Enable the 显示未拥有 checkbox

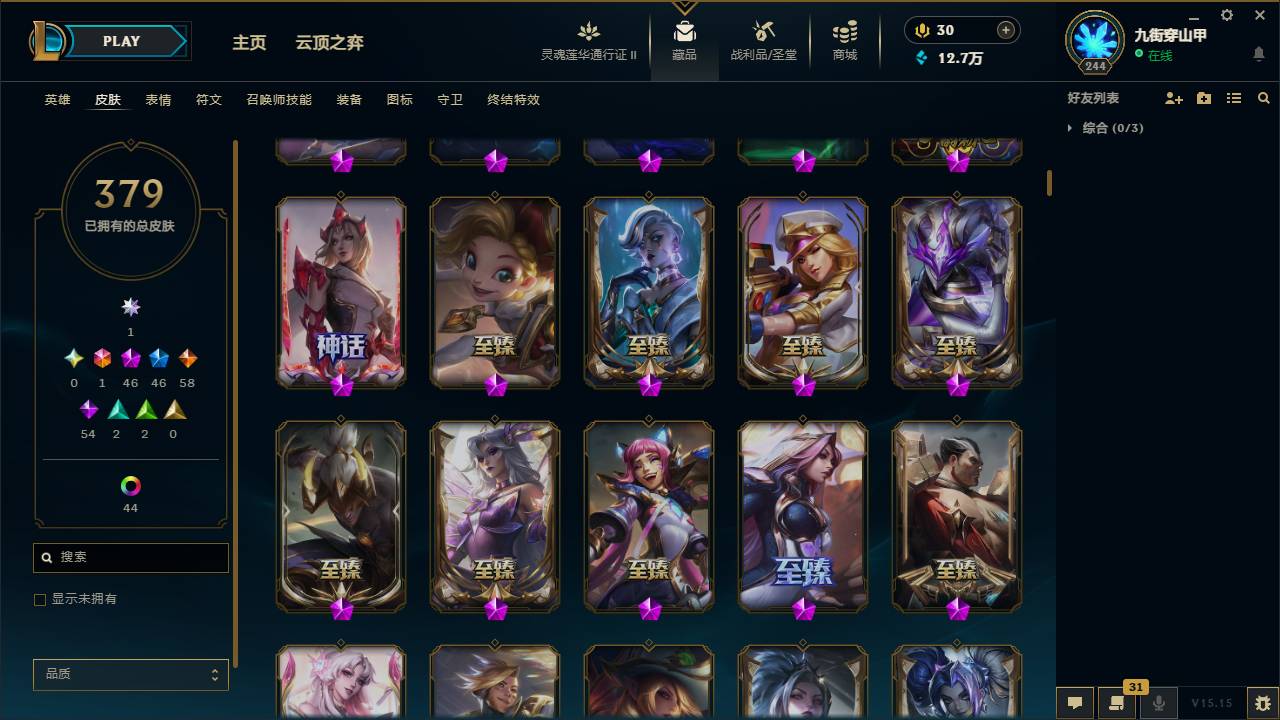coord(40,599)
